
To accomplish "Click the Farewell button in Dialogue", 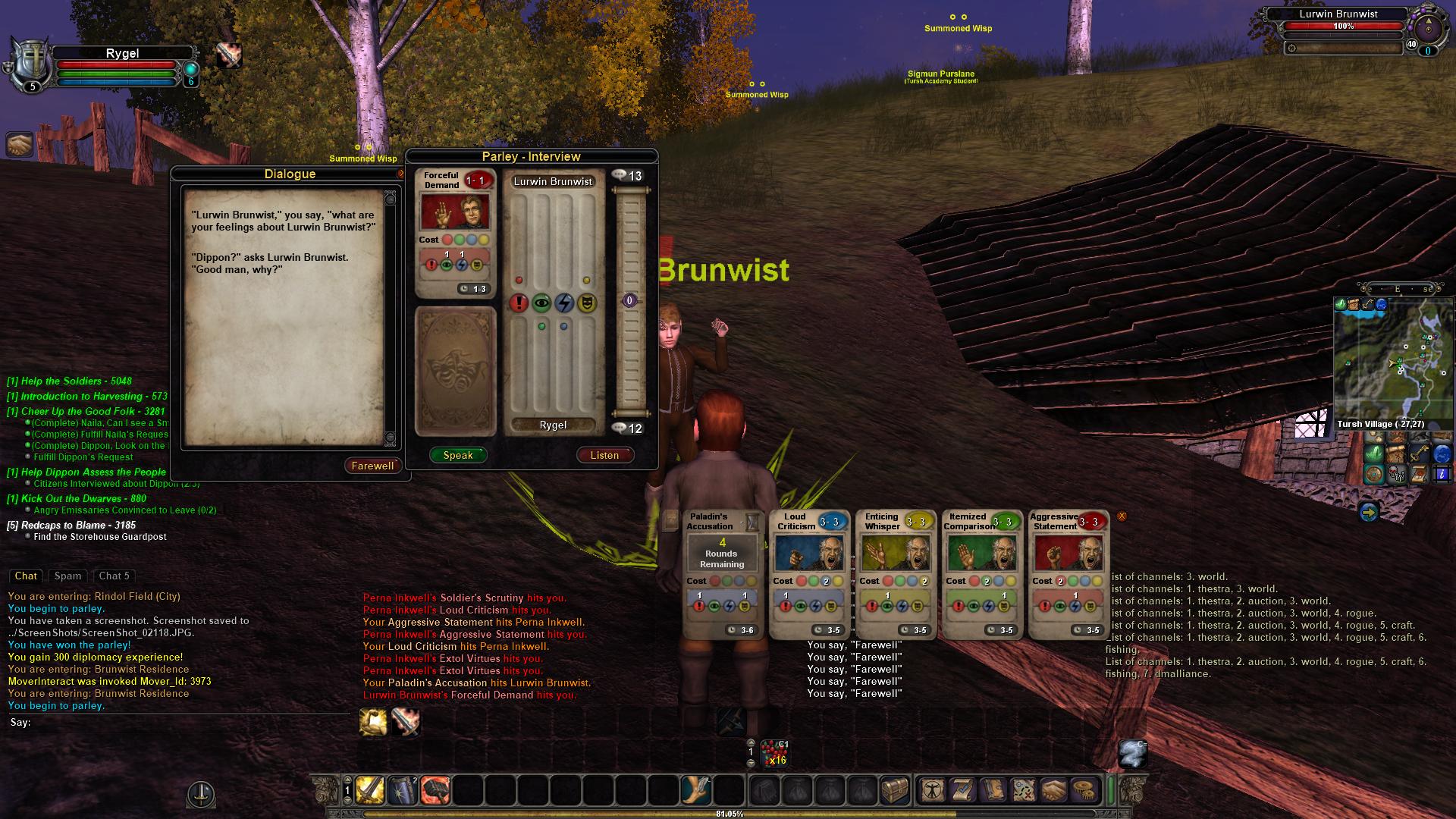I will tap(372, 466).
